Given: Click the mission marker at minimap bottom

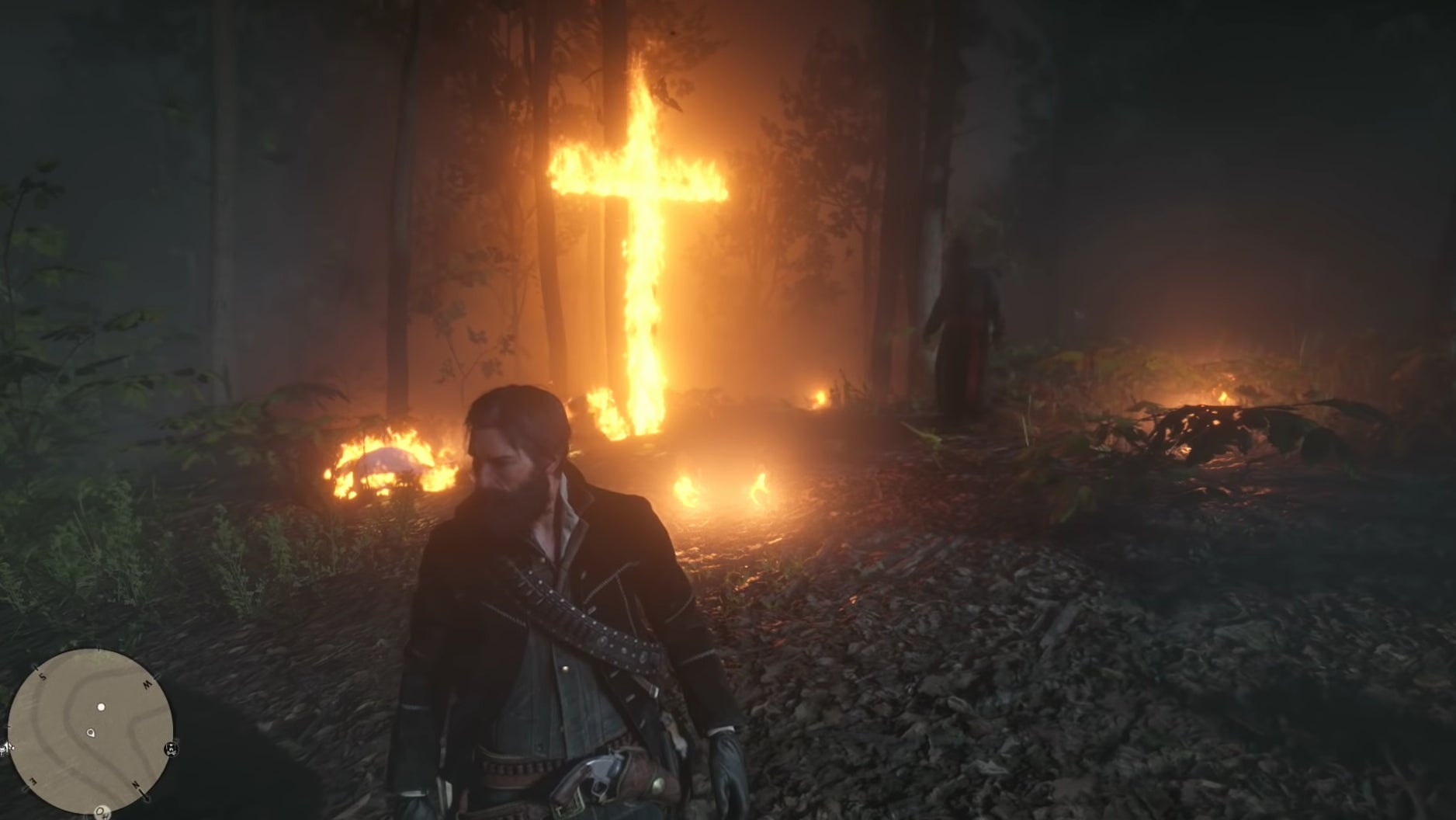Looking at the screenshot, I should [102, 814].
